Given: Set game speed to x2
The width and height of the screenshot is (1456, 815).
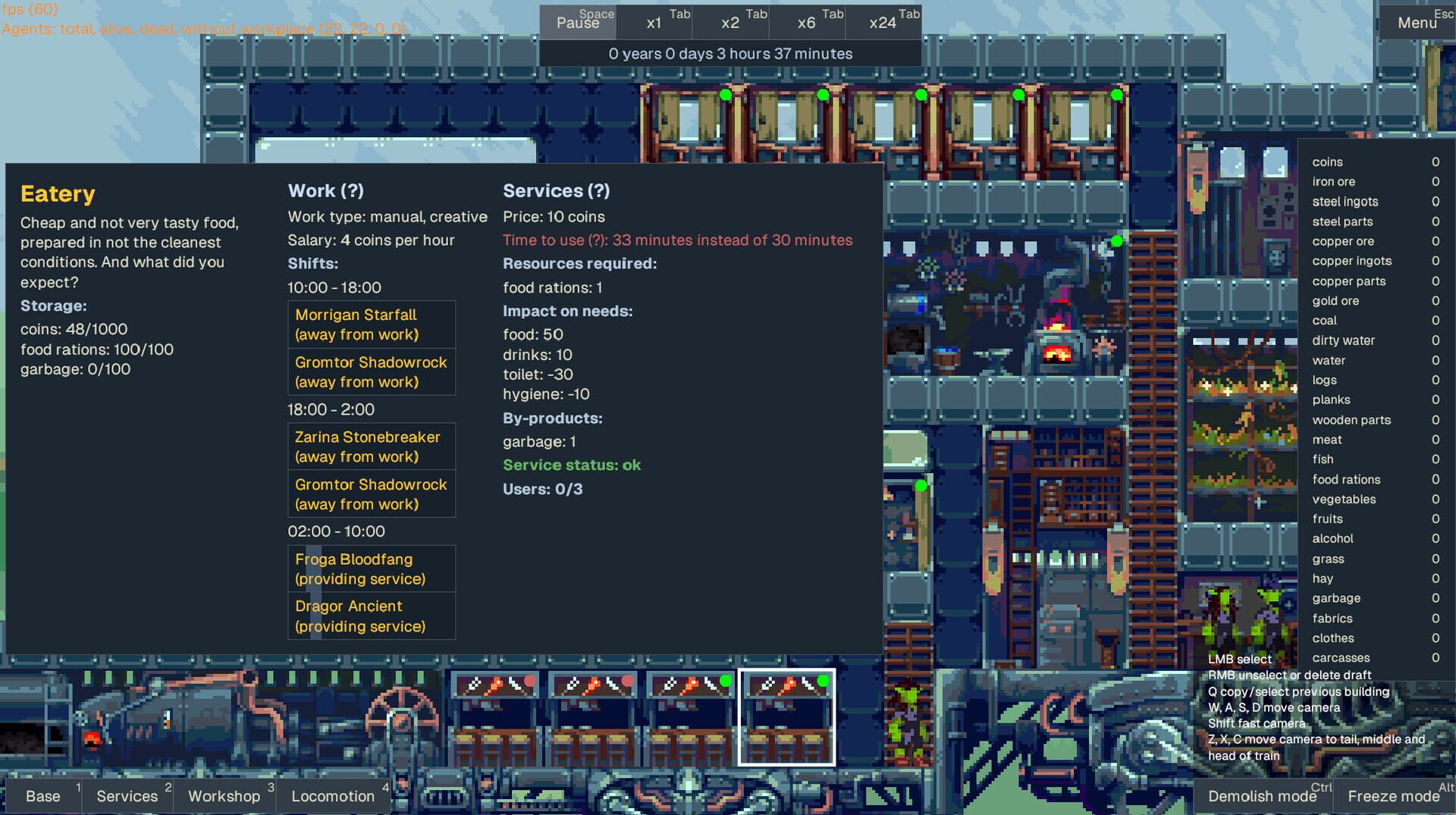Looking at the screenshot, I should tap(730, 21).
